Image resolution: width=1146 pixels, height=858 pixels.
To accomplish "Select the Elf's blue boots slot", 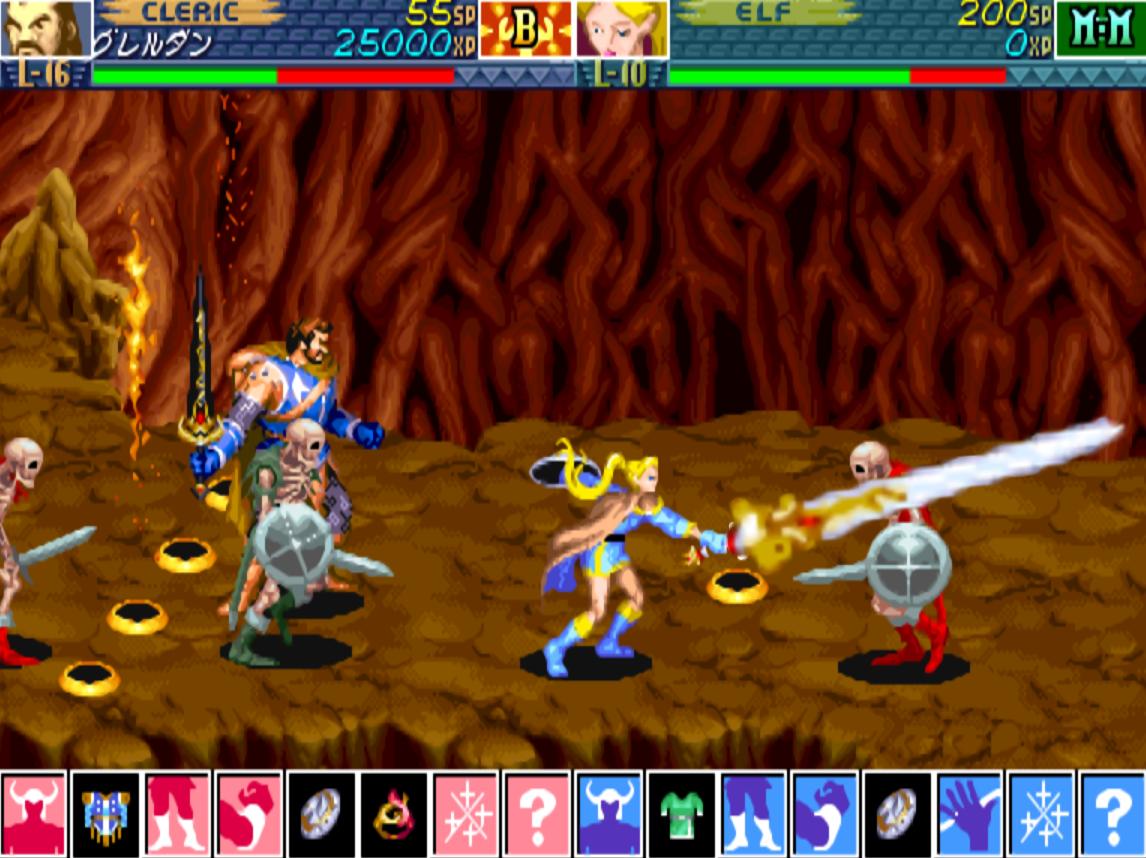I will tap(753, 814).
